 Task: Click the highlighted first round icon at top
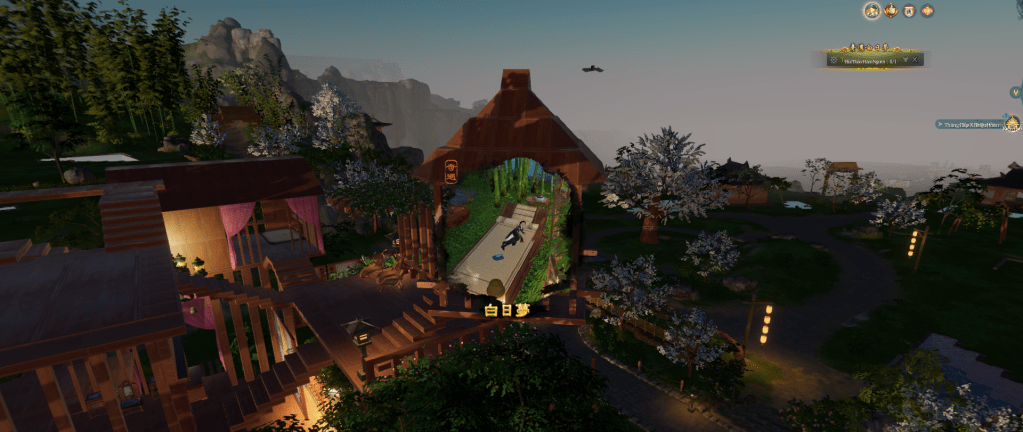pyautogui.click(x=872, y=10)
